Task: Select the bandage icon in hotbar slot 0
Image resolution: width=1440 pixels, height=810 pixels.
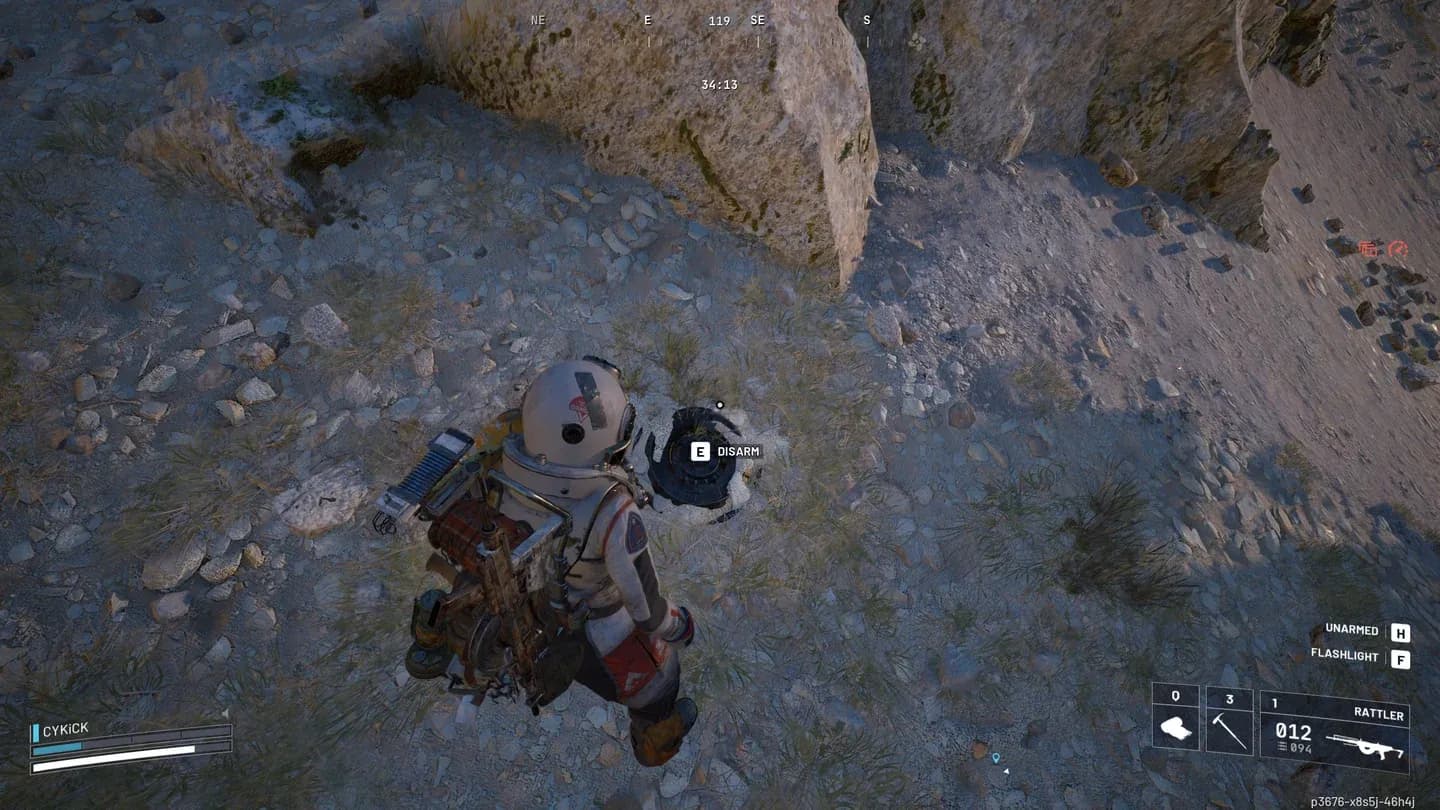Action: point(1176,729)
